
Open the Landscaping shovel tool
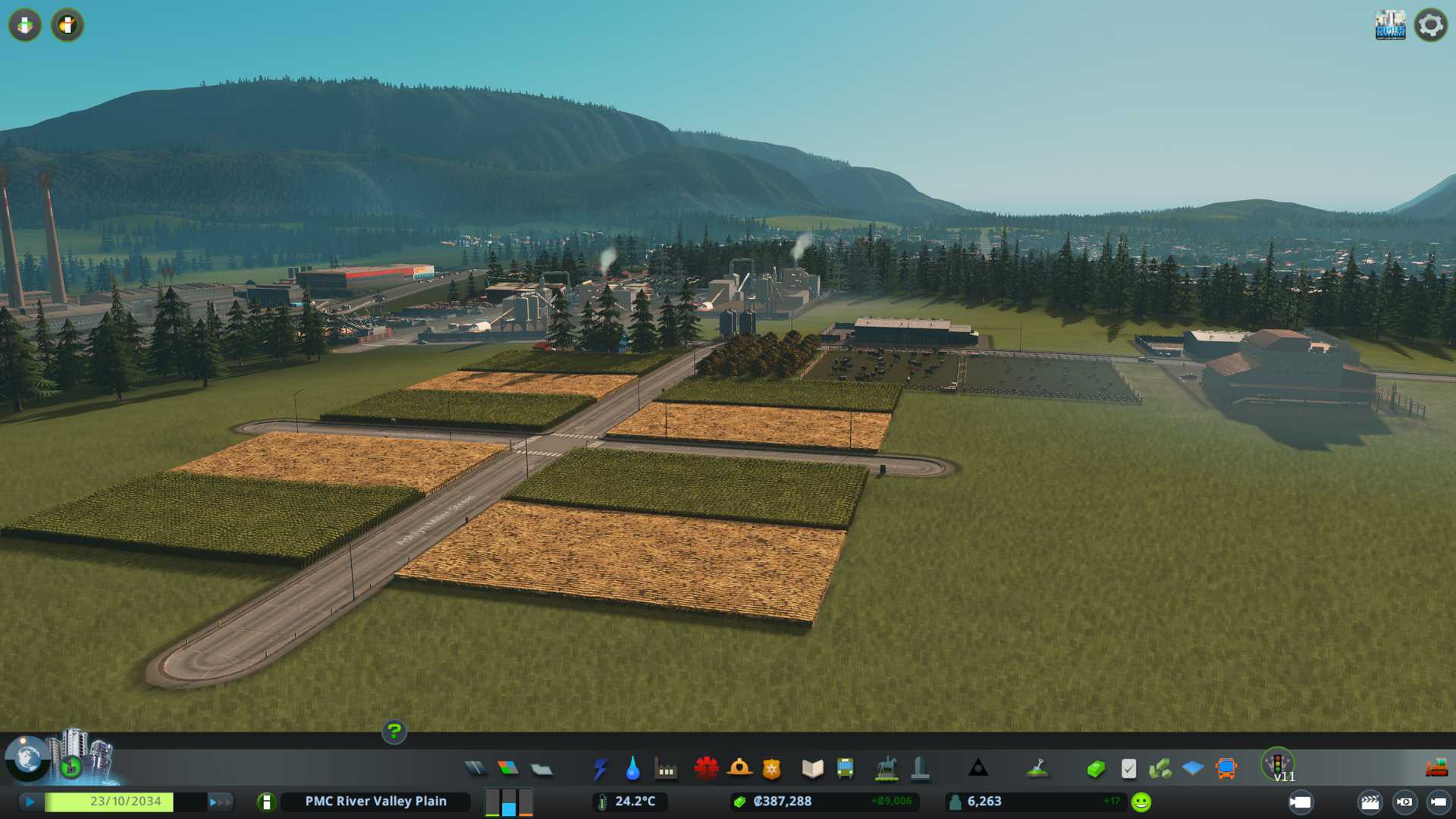click(x=1037, y=769)
